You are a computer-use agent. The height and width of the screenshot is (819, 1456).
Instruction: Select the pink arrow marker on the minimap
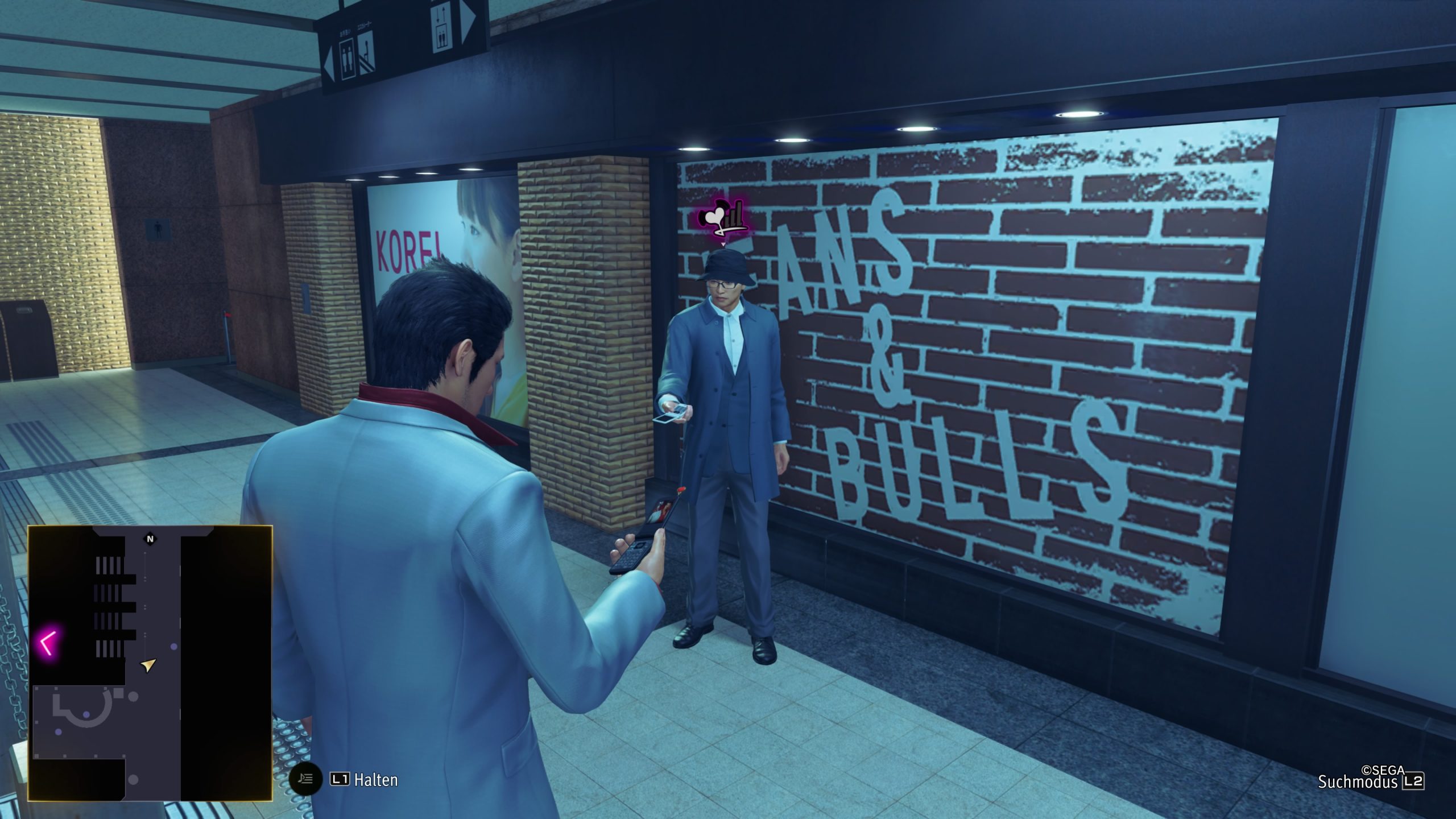(x=48, y=643)
